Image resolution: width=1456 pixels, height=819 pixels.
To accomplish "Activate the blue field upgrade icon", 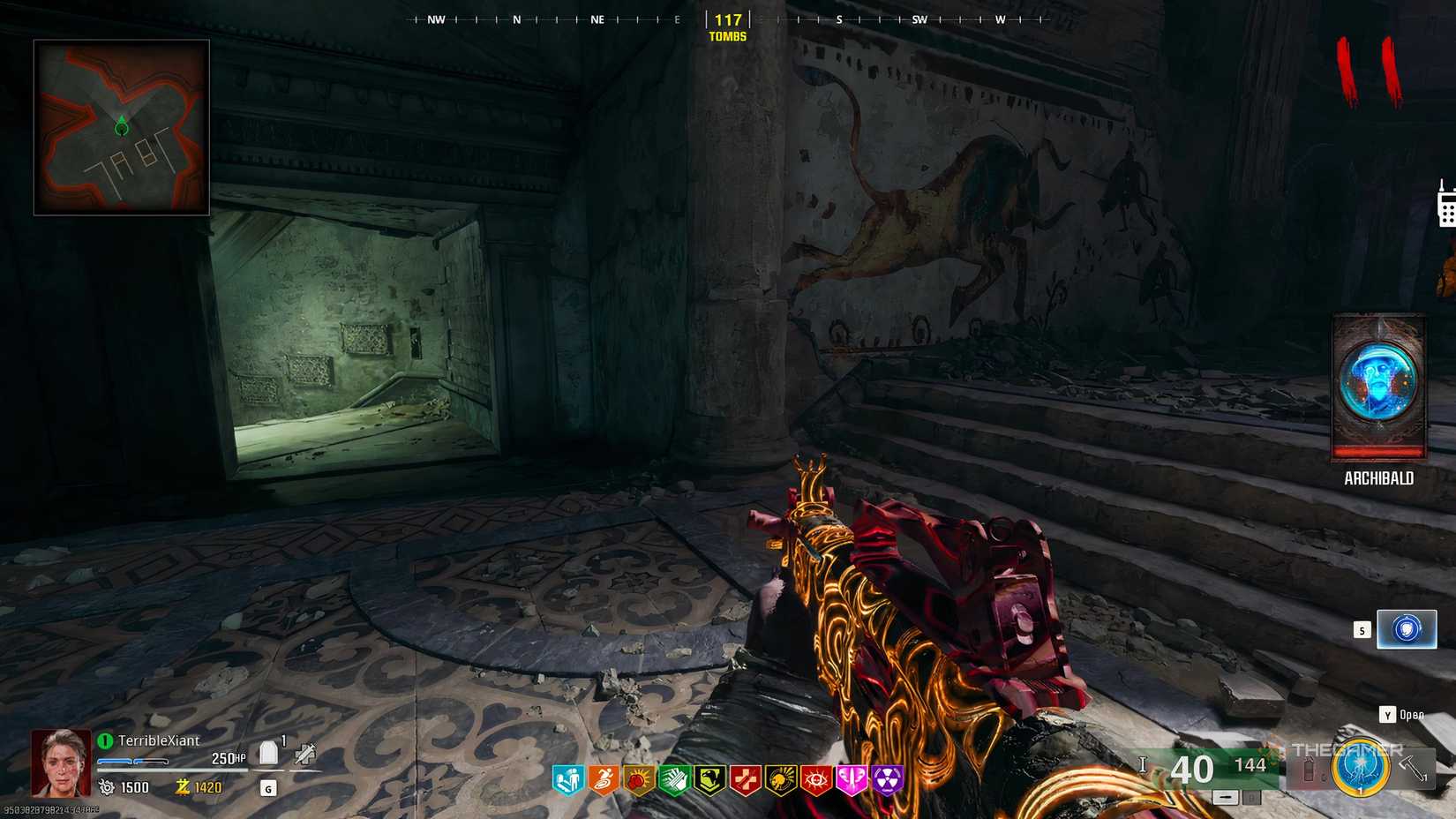I will pyautogui.click(x=1360, y=770).
